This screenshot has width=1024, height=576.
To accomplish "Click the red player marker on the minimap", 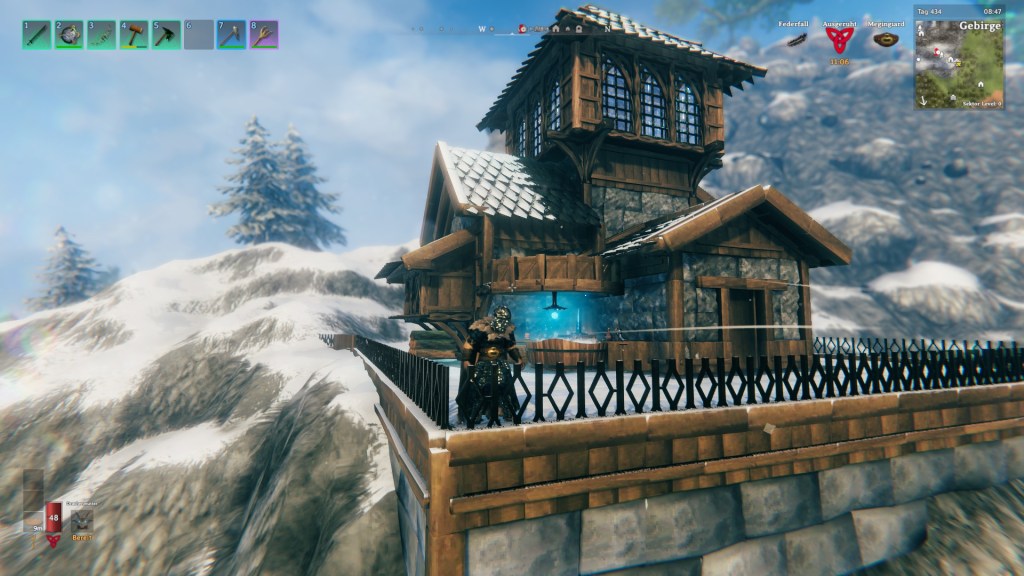I will click(934, 54).
